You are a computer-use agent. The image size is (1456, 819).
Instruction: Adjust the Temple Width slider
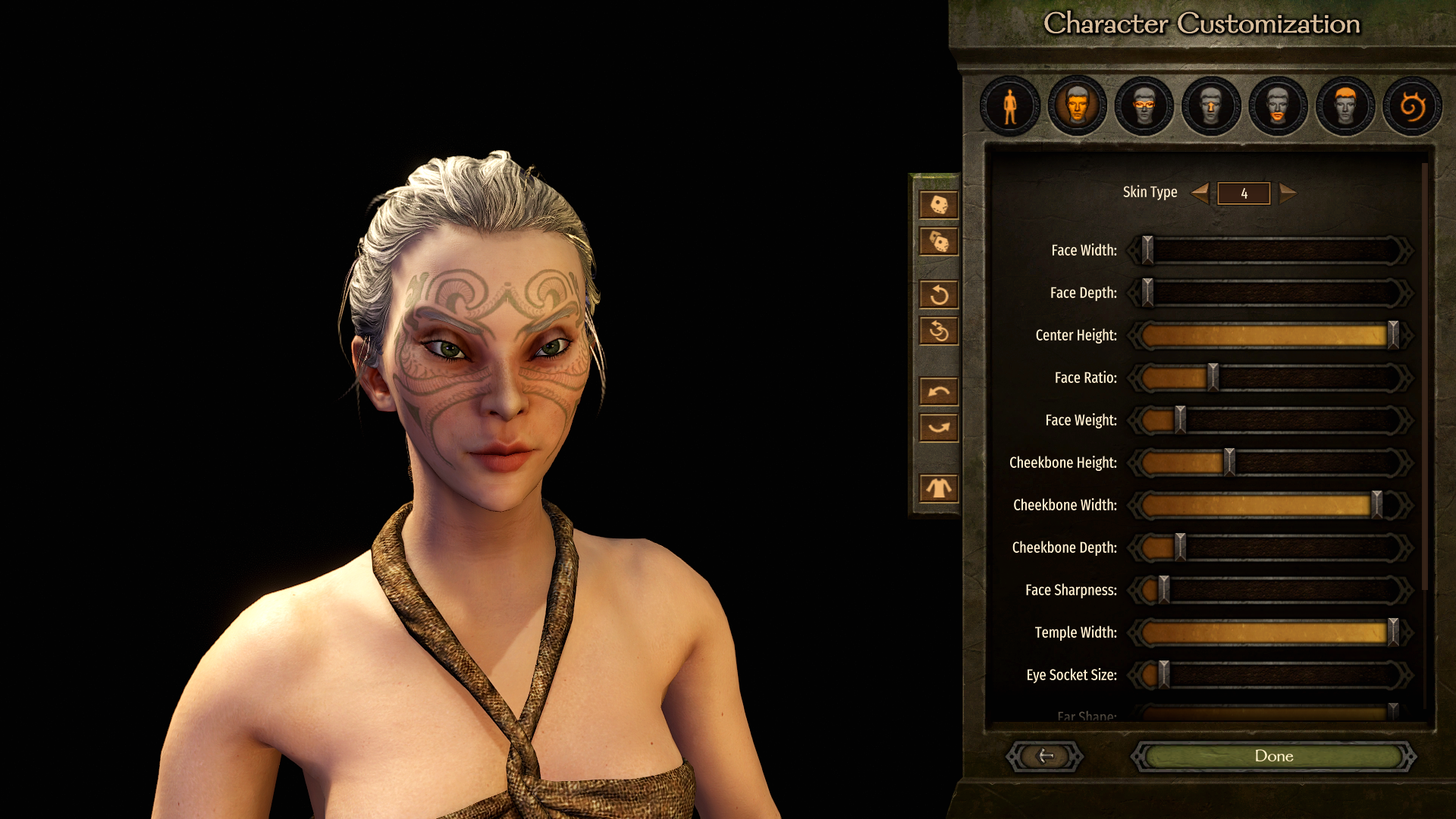(1393, 632)
